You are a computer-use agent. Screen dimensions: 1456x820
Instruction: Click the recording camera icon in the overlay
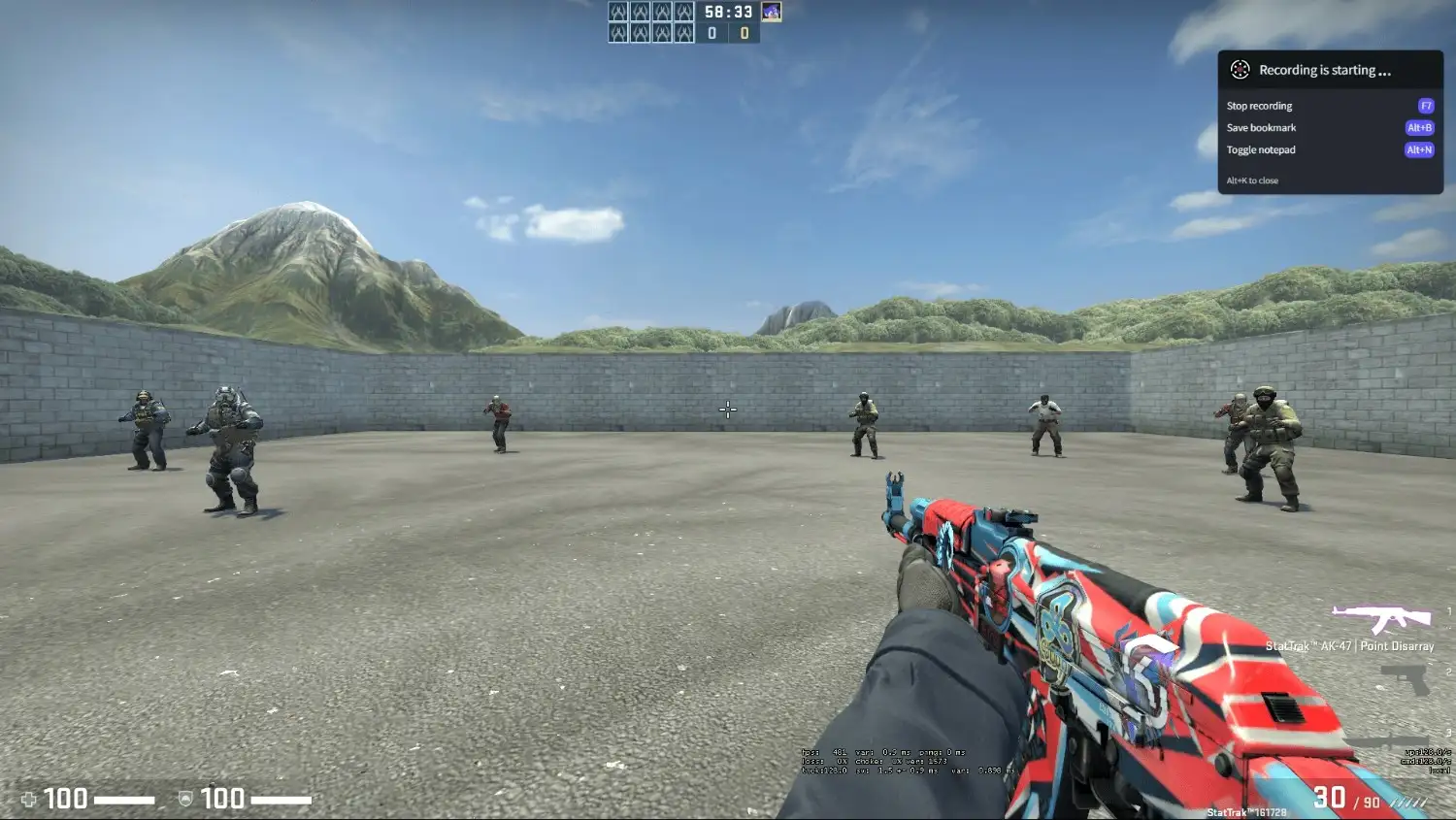pos(1239,69)
